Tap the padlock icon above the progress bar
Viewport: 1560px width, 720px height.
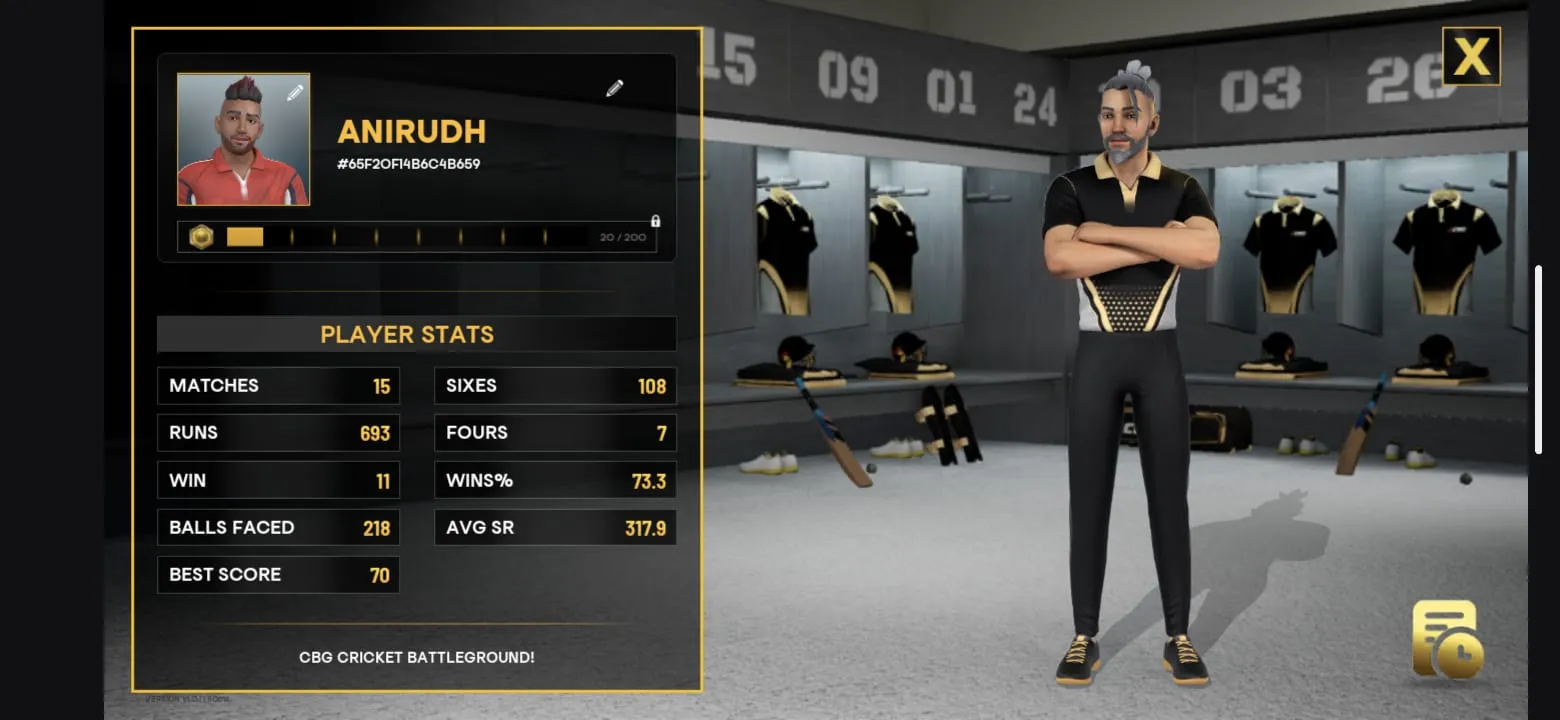point(655,221)
